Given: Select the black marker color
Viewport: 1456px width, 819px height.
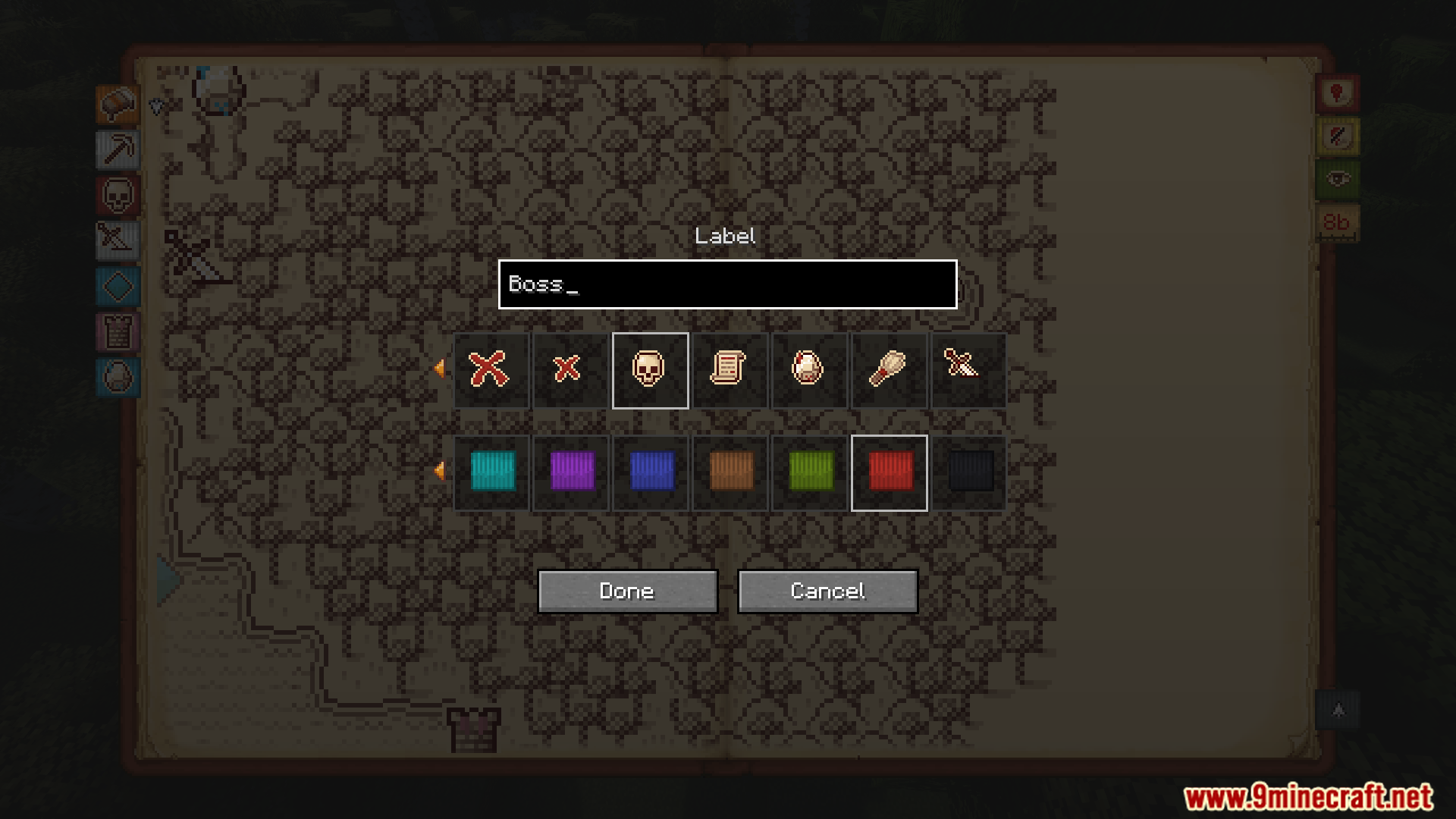Looking at the screenshot, I should (x=969, y=472).
